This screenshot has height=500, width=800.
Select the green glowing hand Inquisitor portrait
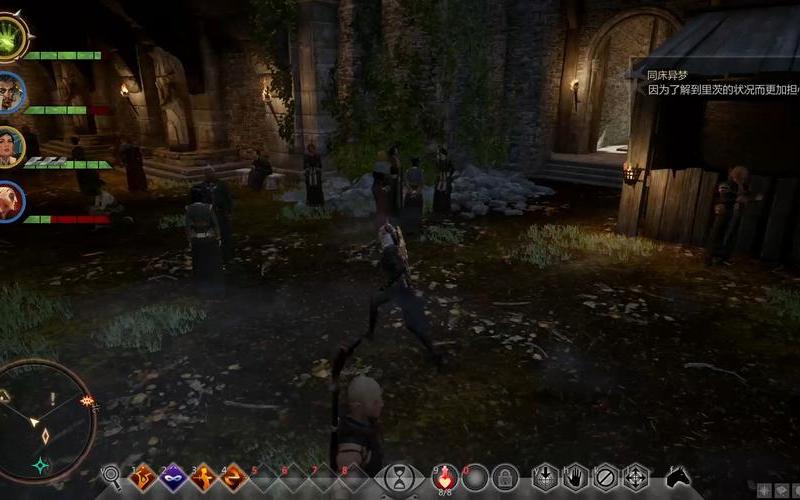[x=12, y=42]
